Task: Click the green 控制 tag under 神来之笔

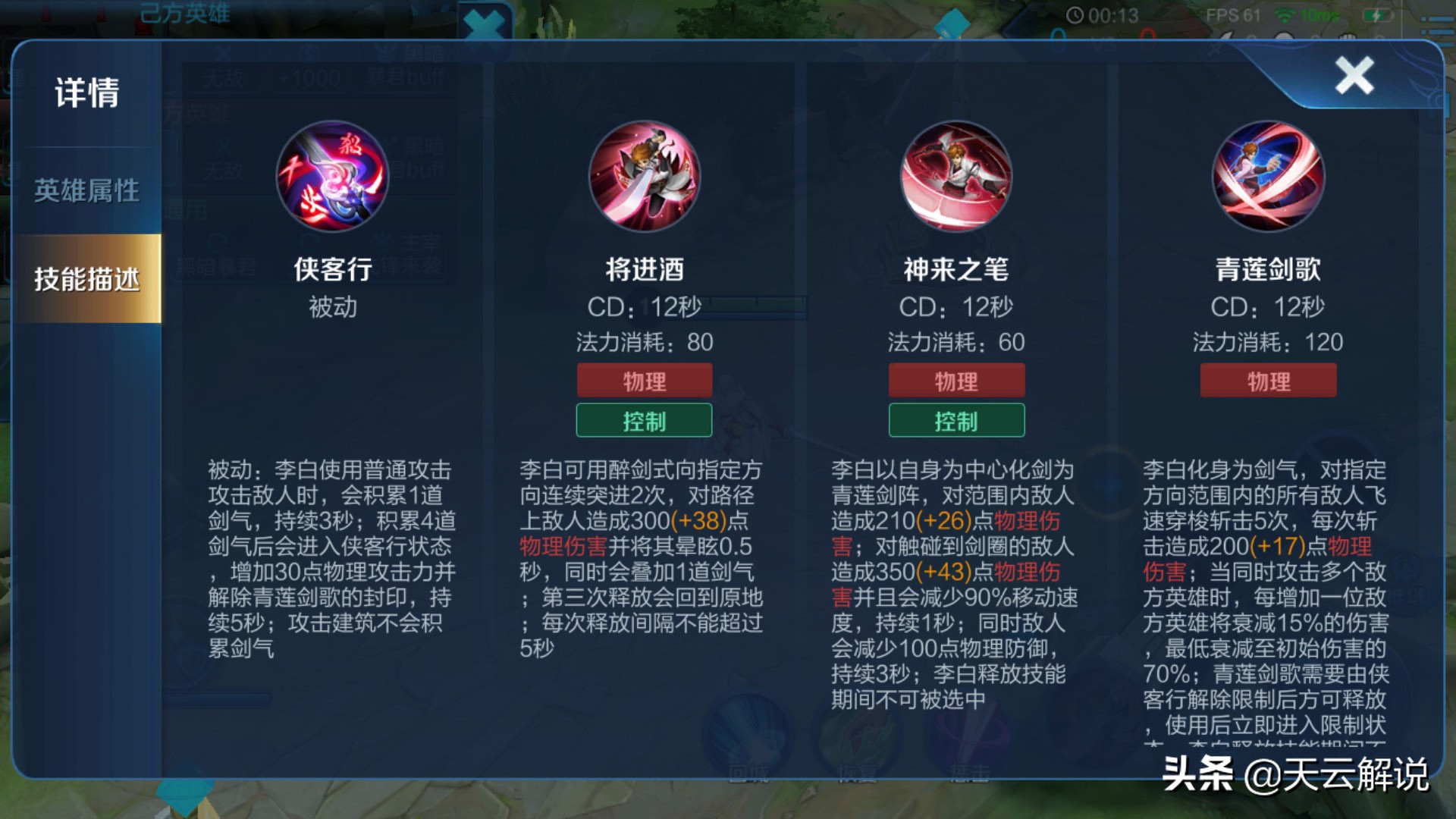Action: coord(957,420)
